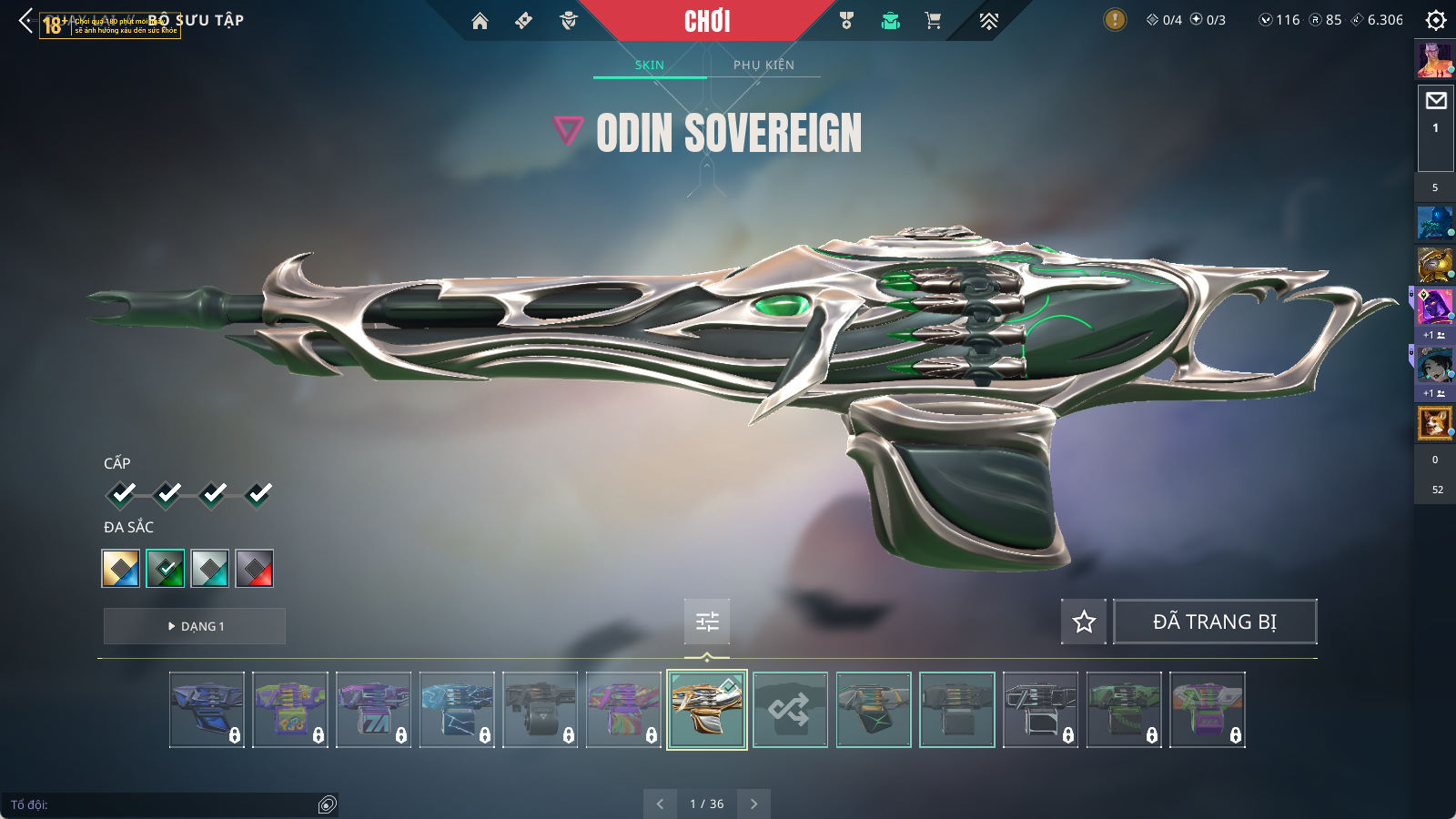Pick the gold Sovereign Odin thumbnail

coord(707,710)
